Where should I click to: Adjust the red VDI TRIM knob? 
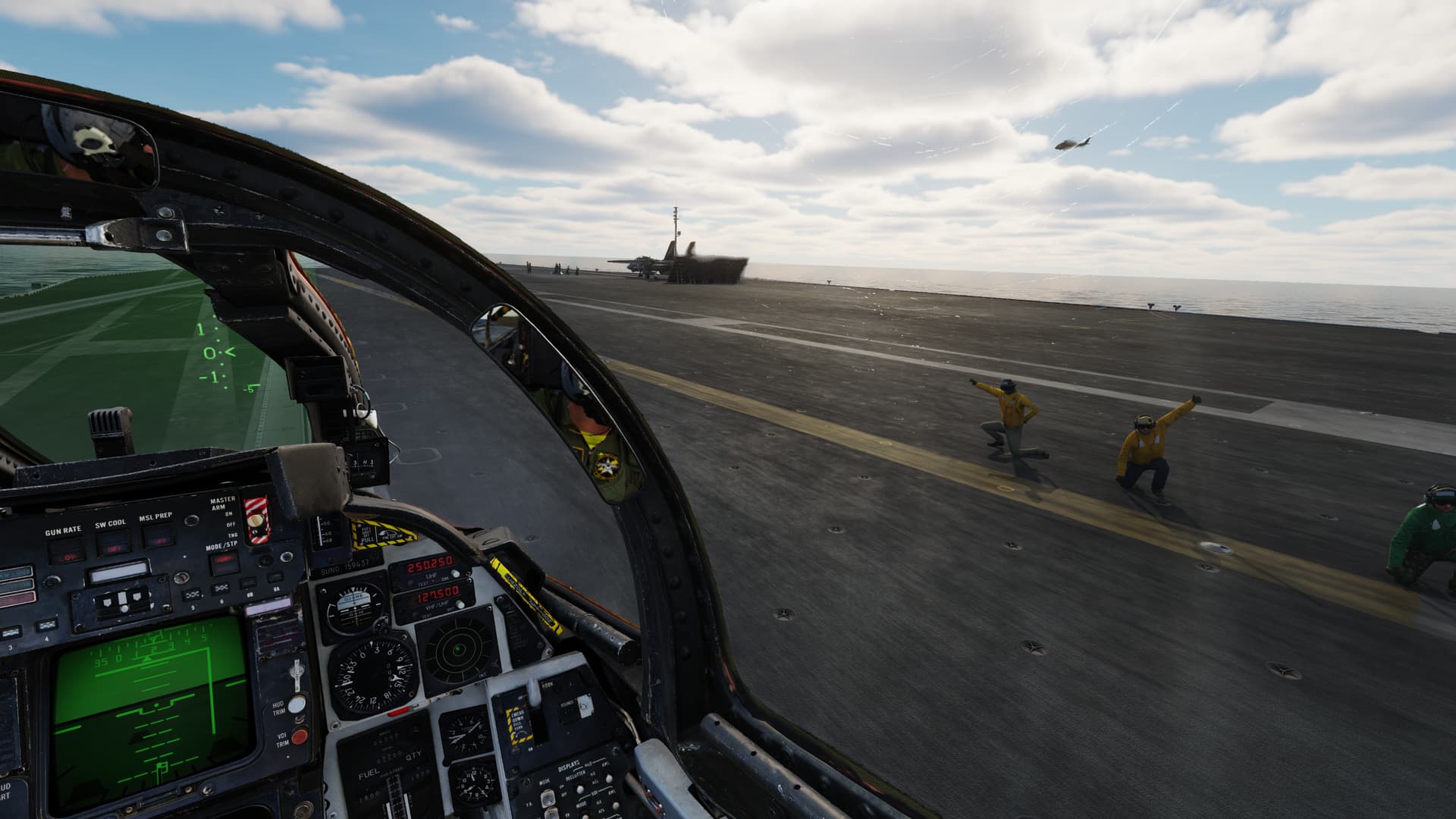click(300, 736)
